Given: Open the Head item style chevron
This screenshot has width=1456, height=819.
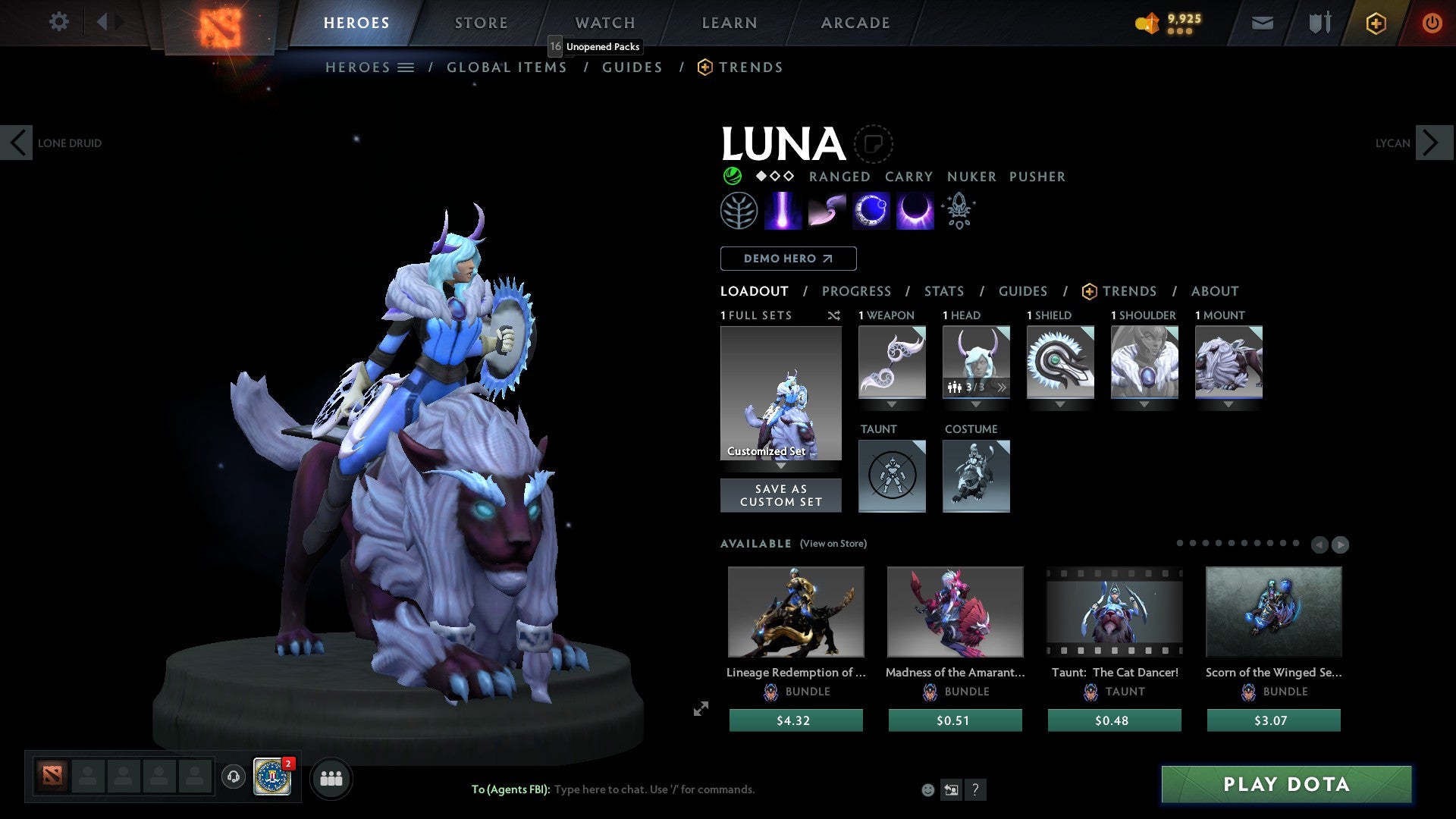Looking at the screenshot, I should click(1002, 388).
